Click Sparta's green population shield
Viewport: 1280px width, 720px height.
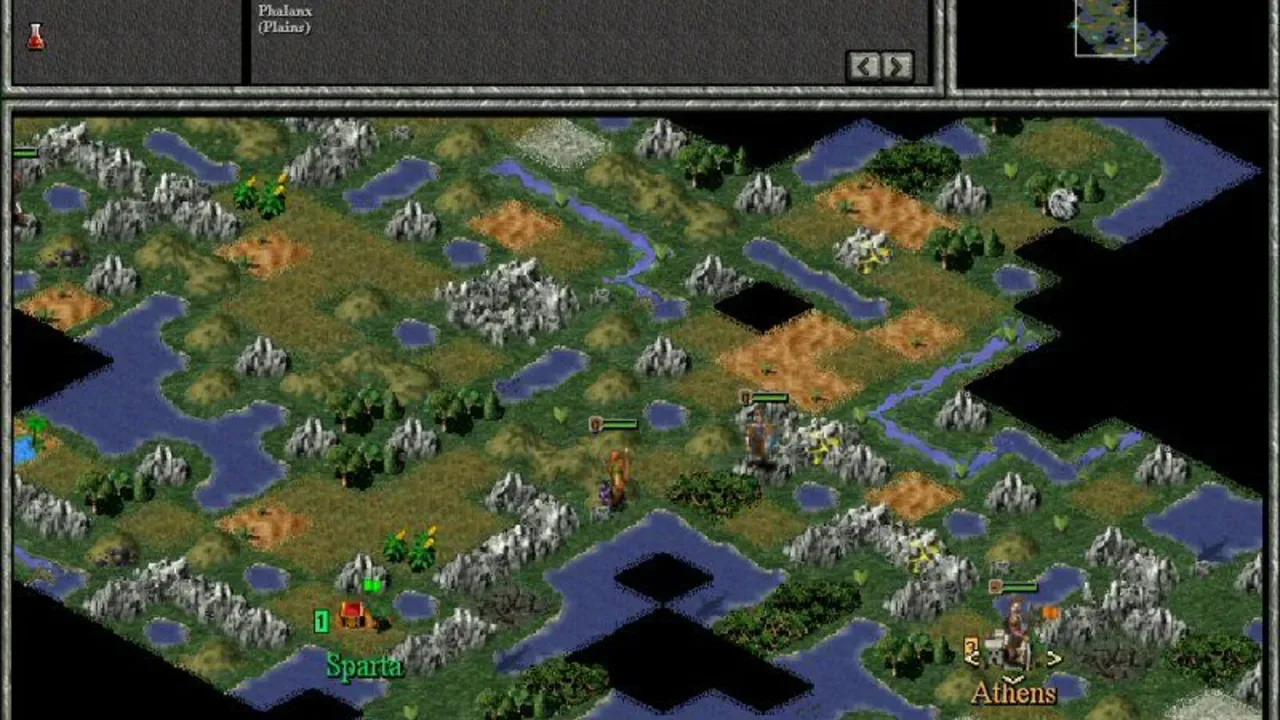(321, 622)
